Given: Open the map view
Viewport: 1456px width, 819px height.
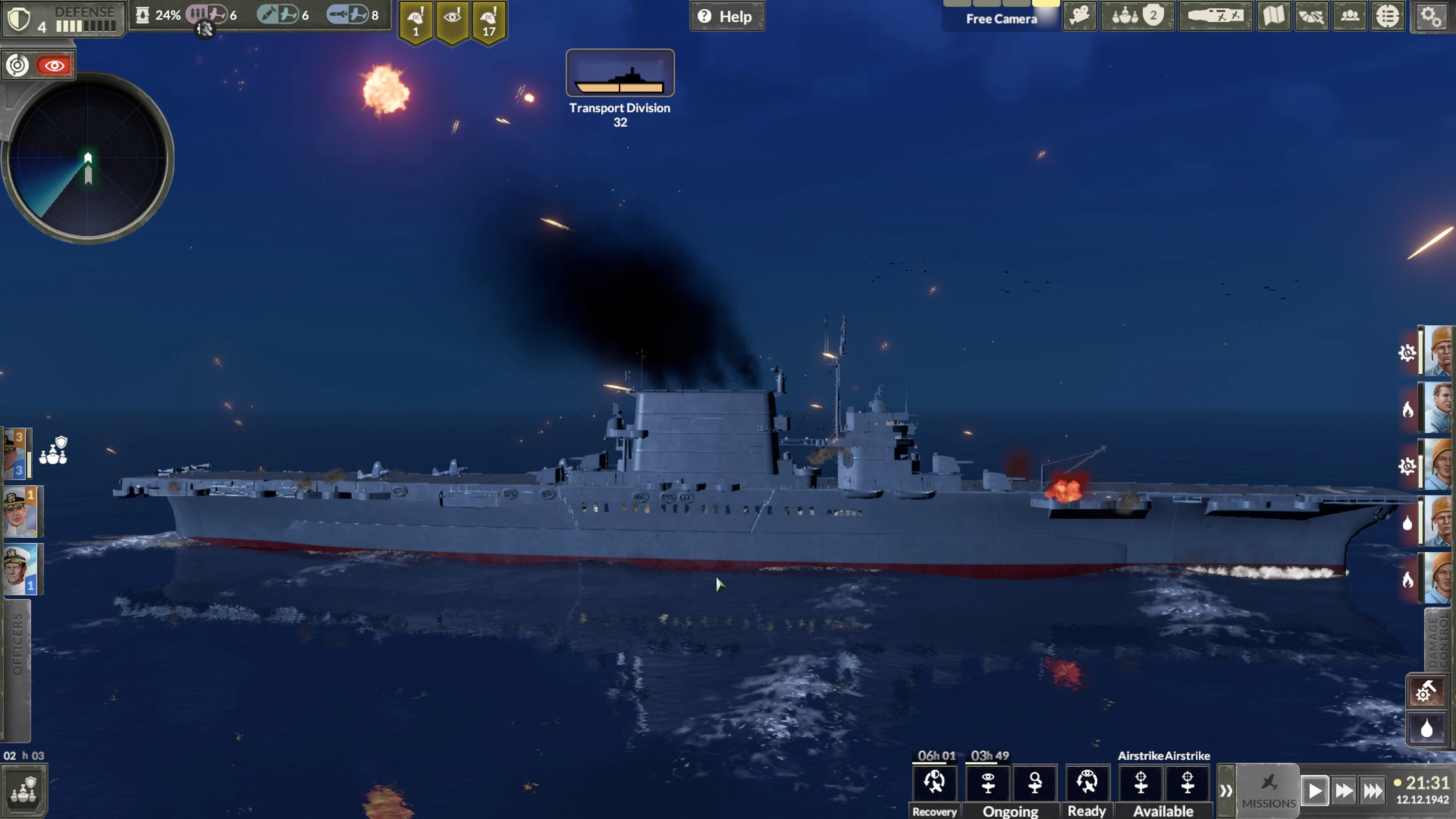Looking at the screenshot, I should [1274, 16].
